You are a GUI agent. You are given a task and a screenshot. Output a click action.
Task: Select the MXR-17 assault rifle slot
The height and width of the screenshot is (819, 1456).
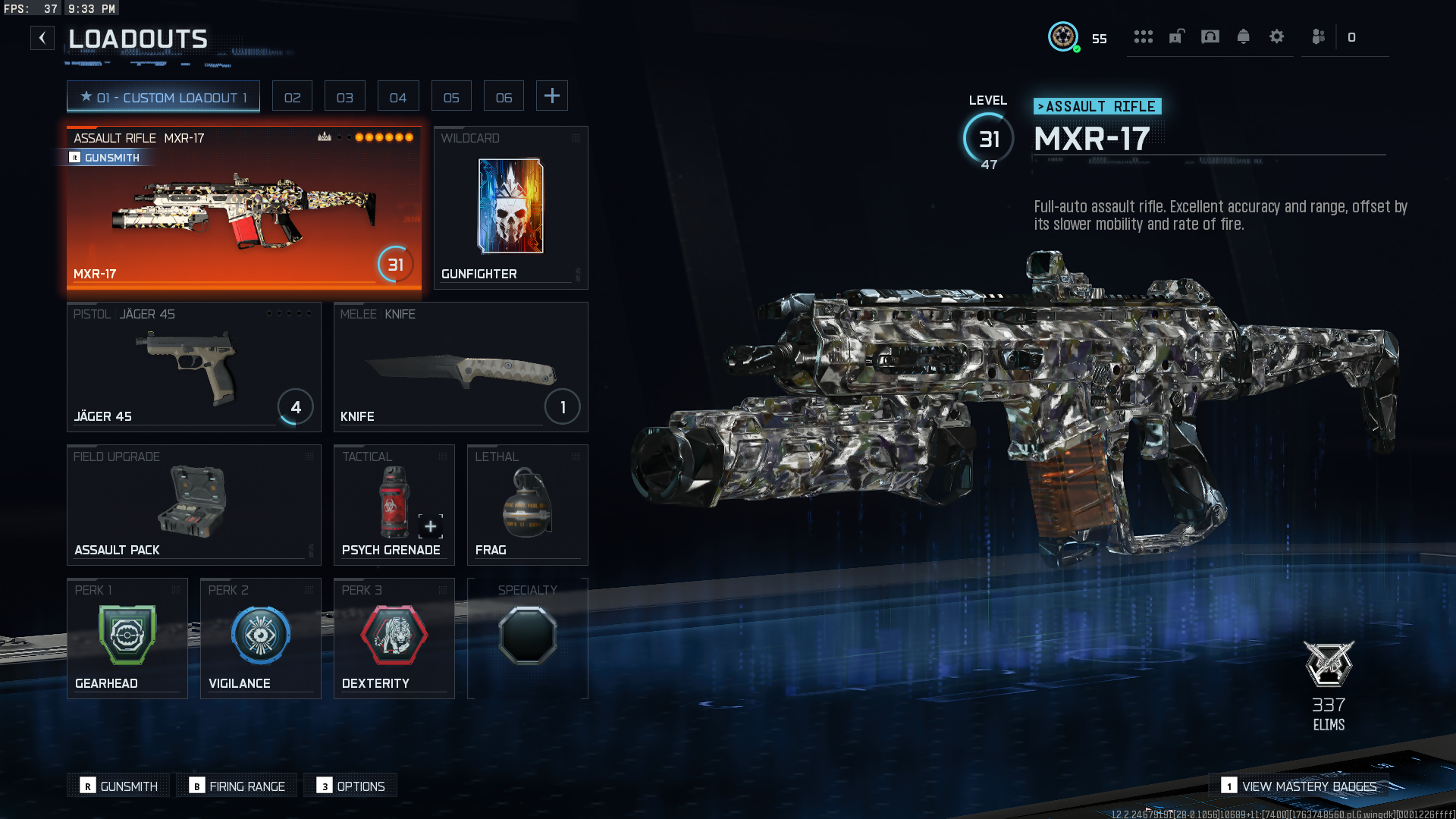pos(243,209)
